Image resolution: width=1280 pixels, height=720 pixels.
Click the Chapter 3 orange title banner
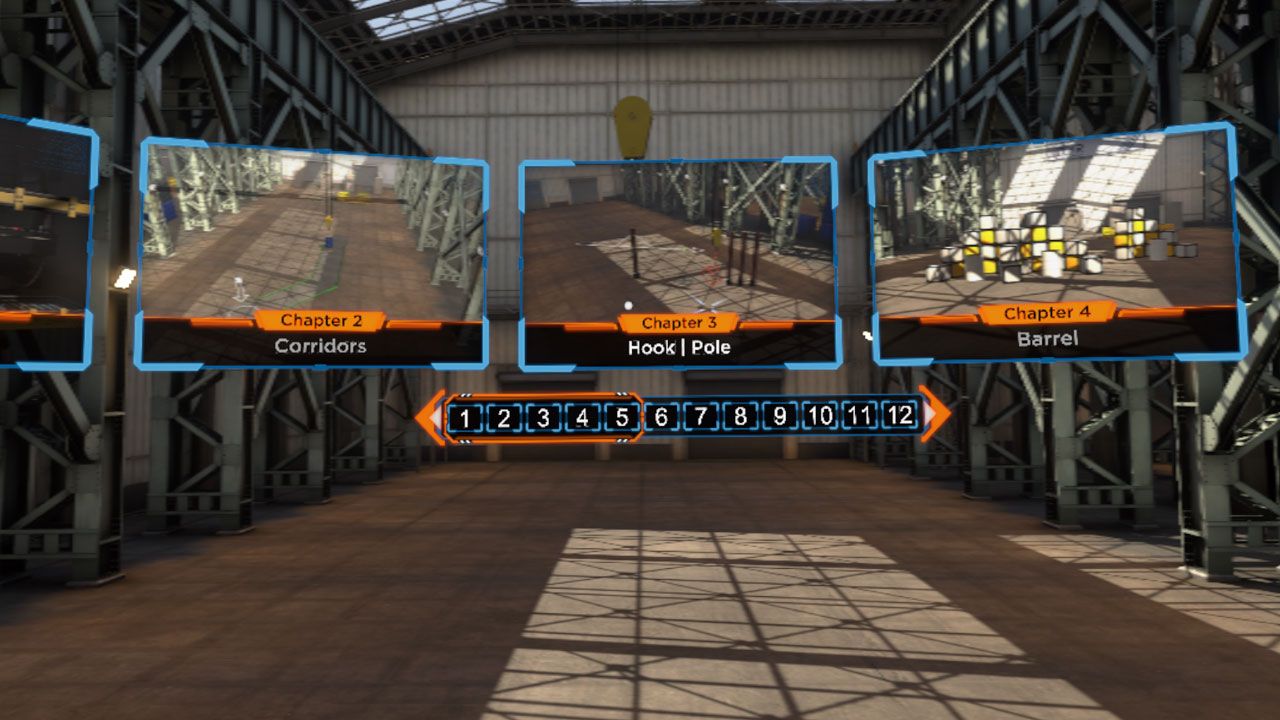click(x=678, y=322)
